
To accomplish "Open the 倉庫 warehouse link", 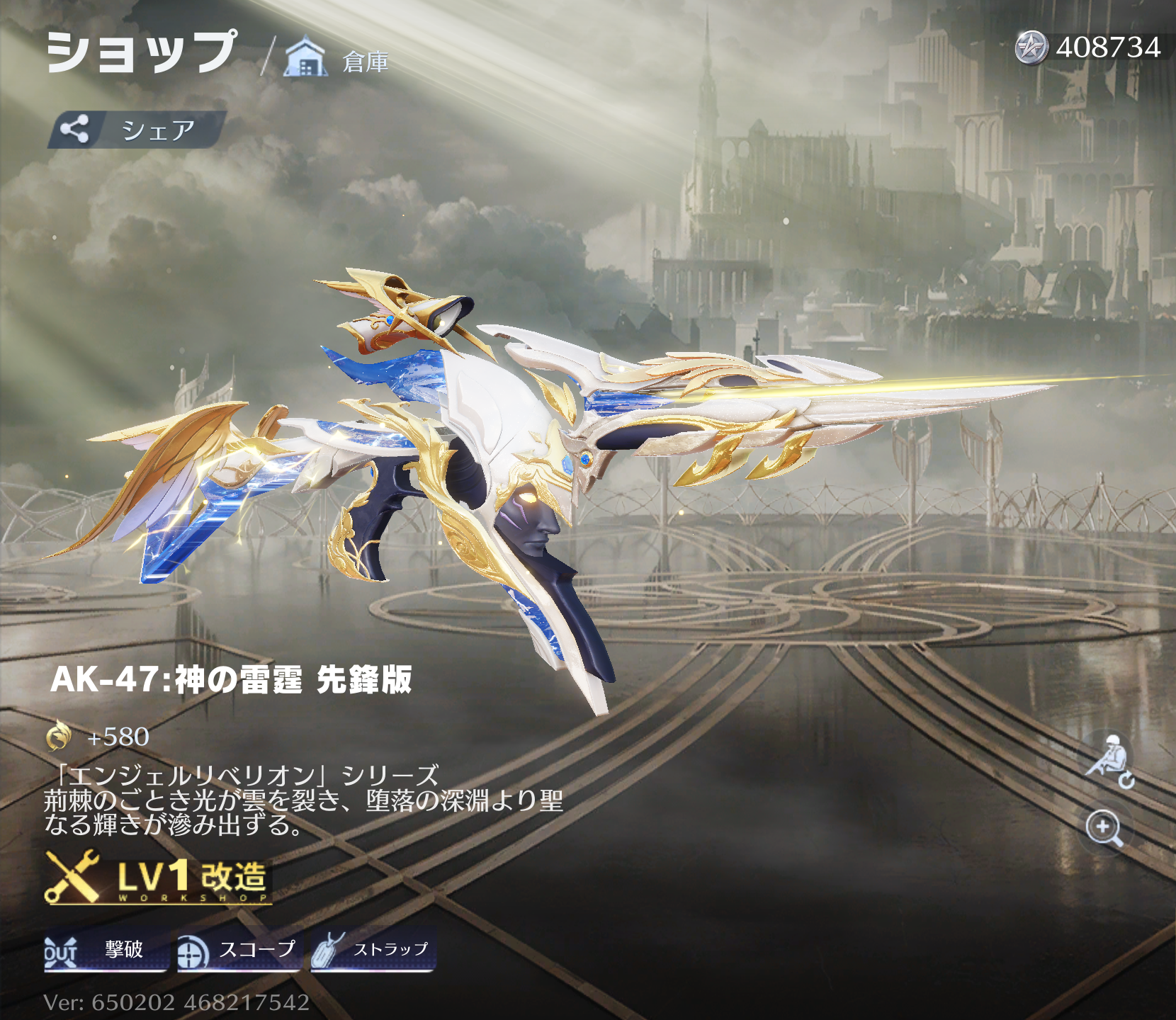I will pos(337,59).
